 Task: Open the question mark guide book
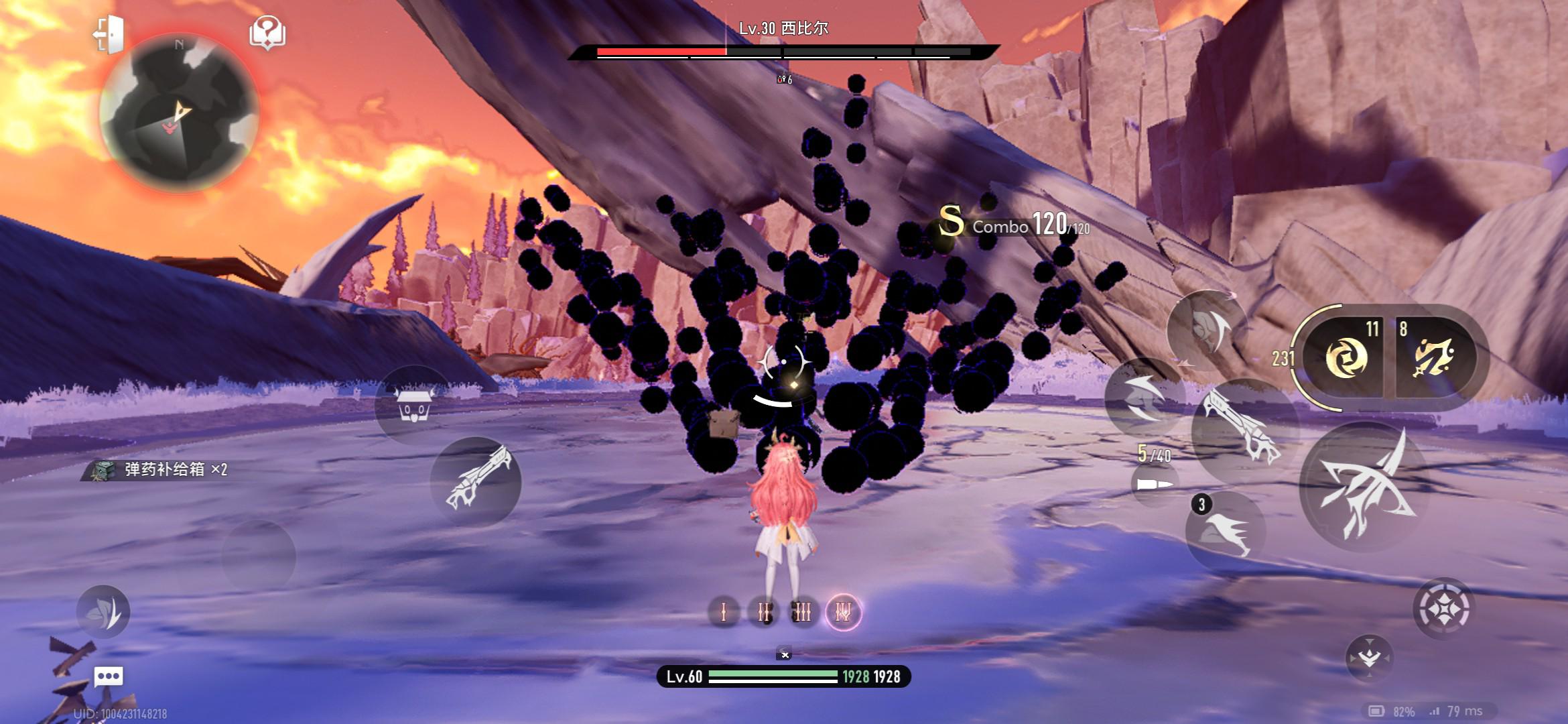point(267,34)
